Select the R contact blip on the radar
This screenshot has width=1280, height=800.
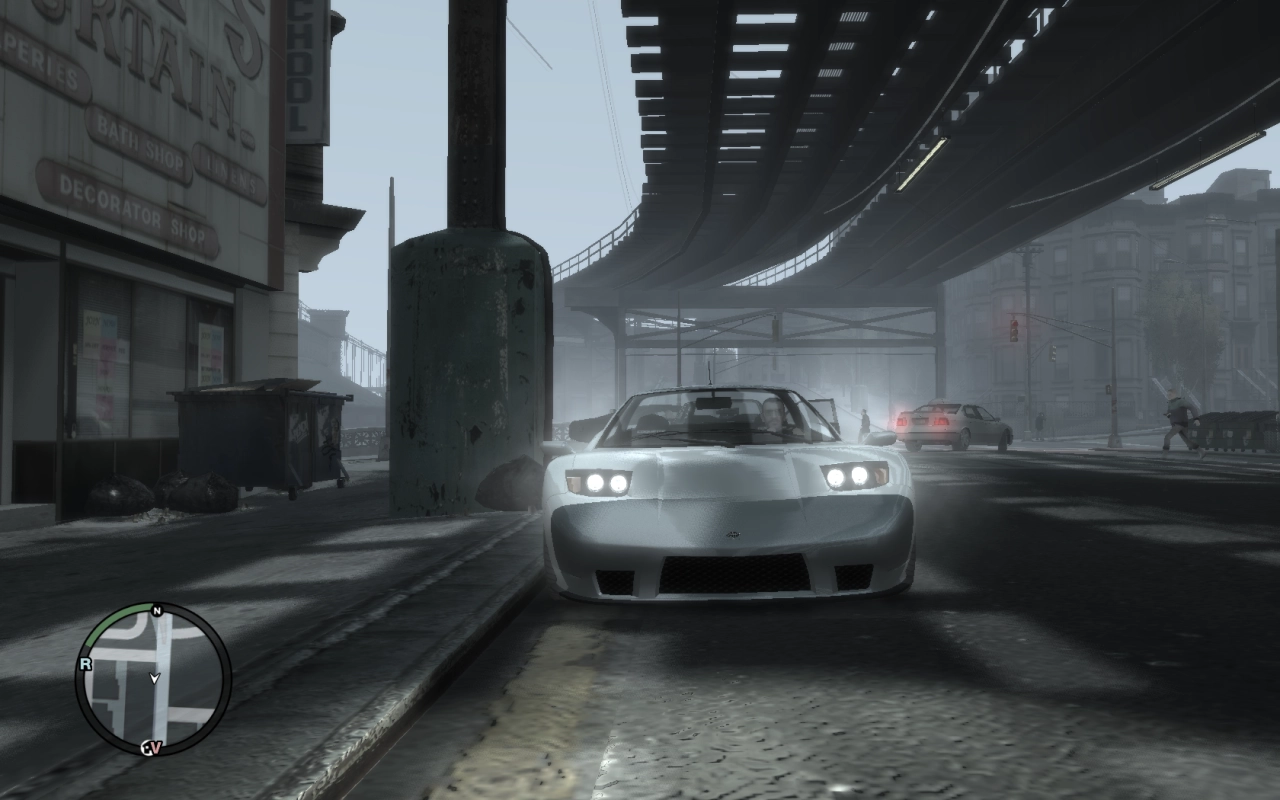pyautogui.click(x=86, y=663)
